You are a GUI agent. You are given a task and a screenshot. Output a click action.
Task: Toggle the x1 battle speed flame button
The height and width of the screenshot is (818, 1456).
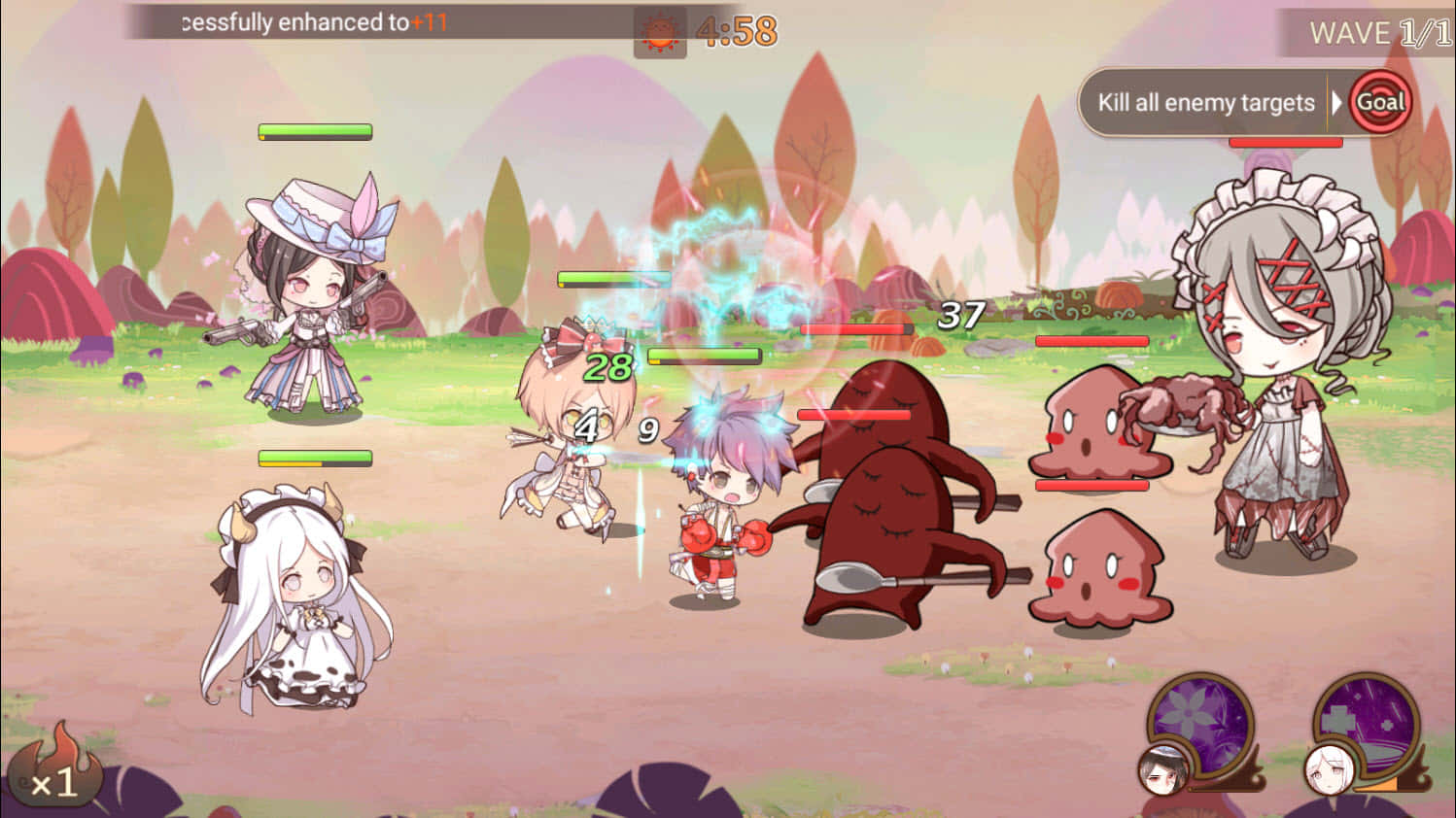click(55, 772)
